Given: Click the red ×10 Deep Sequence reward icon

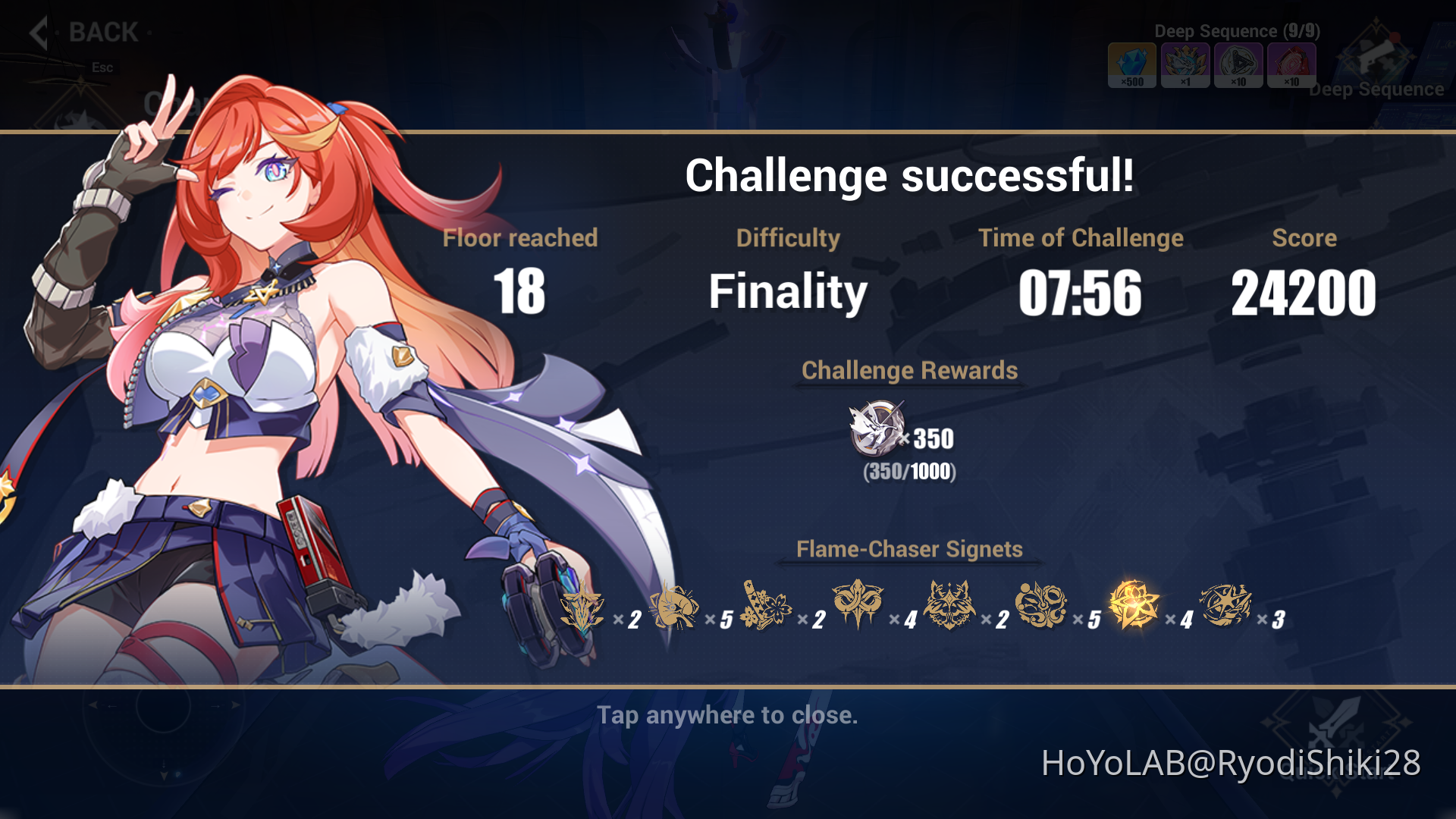Looking at the screenshot, I should point(1290,65).
